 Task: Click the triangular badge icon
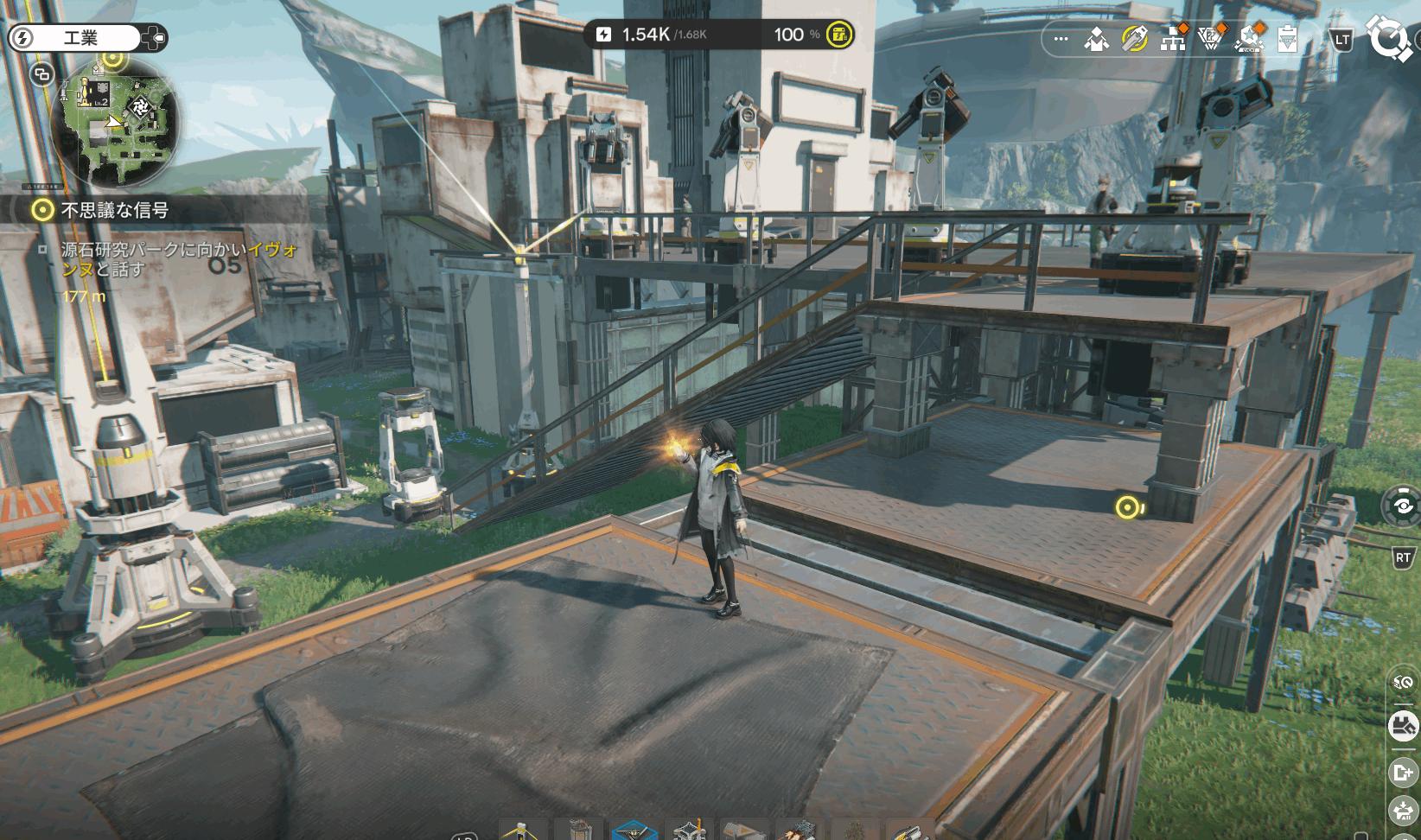(1213, 39)
